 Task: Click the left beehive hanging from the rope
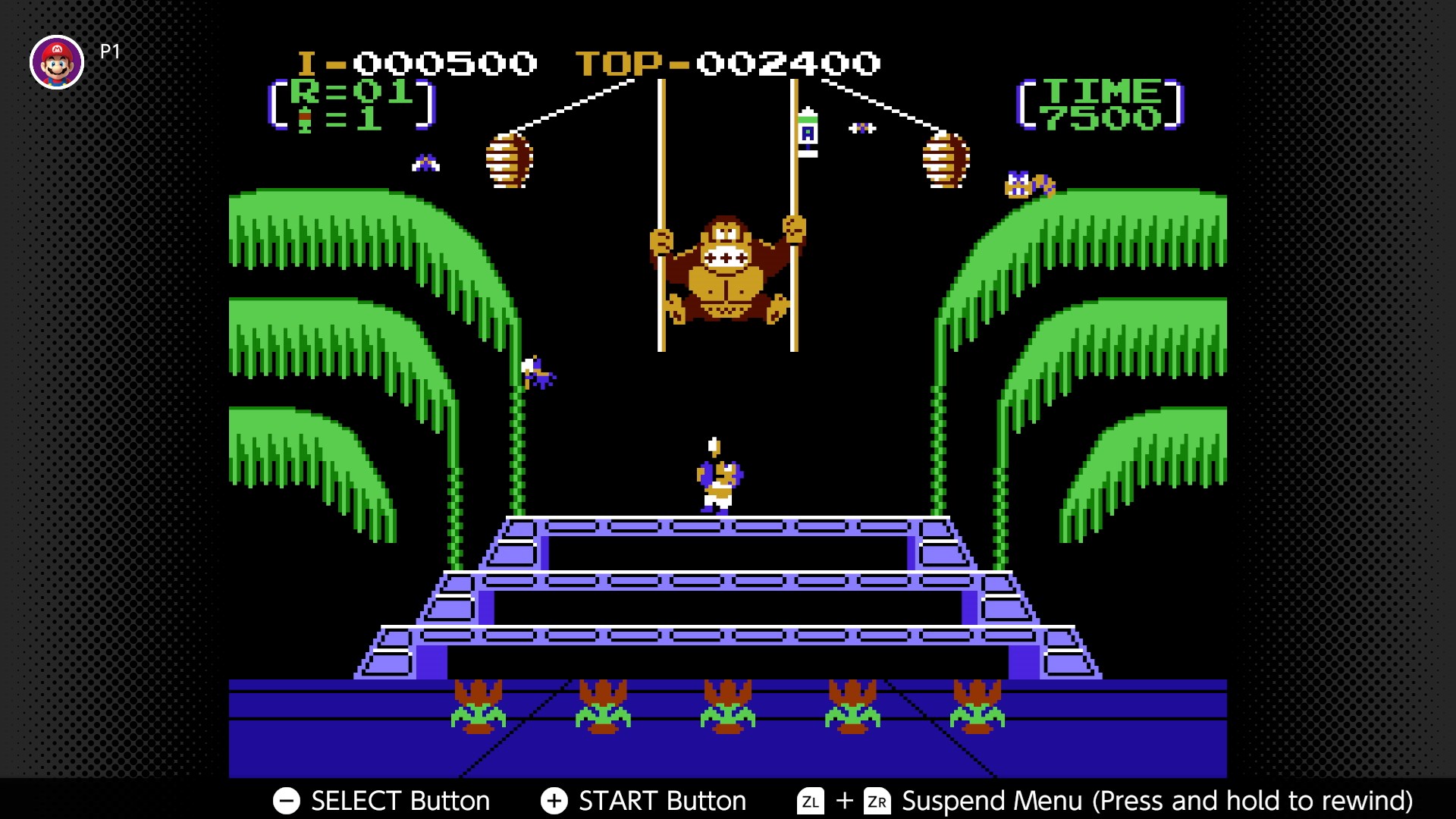[507, 162]
